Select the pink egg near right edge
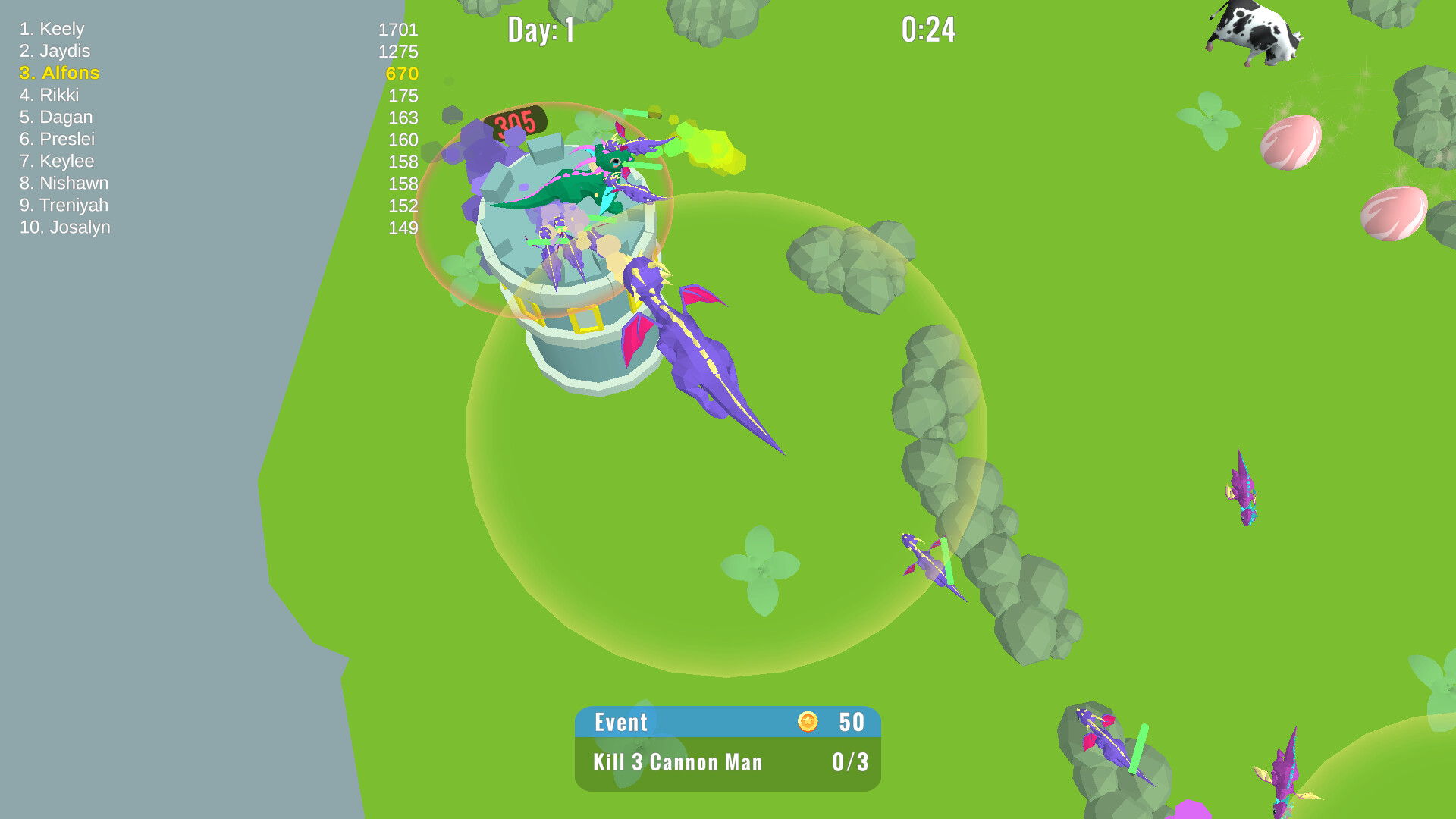The width and height of the screenshot is (1456, 819). (1395, 212)
